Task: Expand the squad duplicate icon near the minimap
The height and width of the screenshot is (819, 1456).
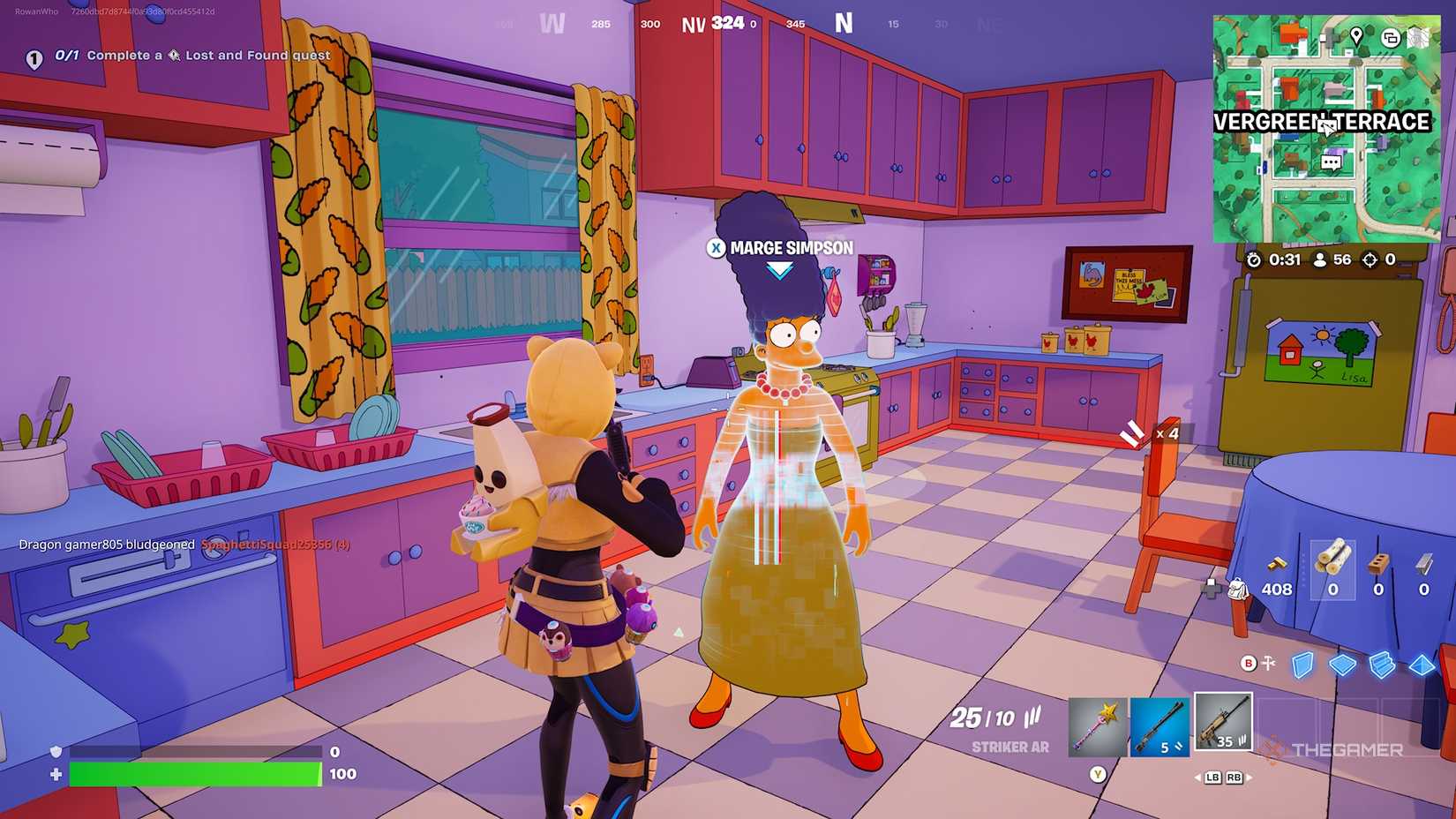Action: point(1391,38)
